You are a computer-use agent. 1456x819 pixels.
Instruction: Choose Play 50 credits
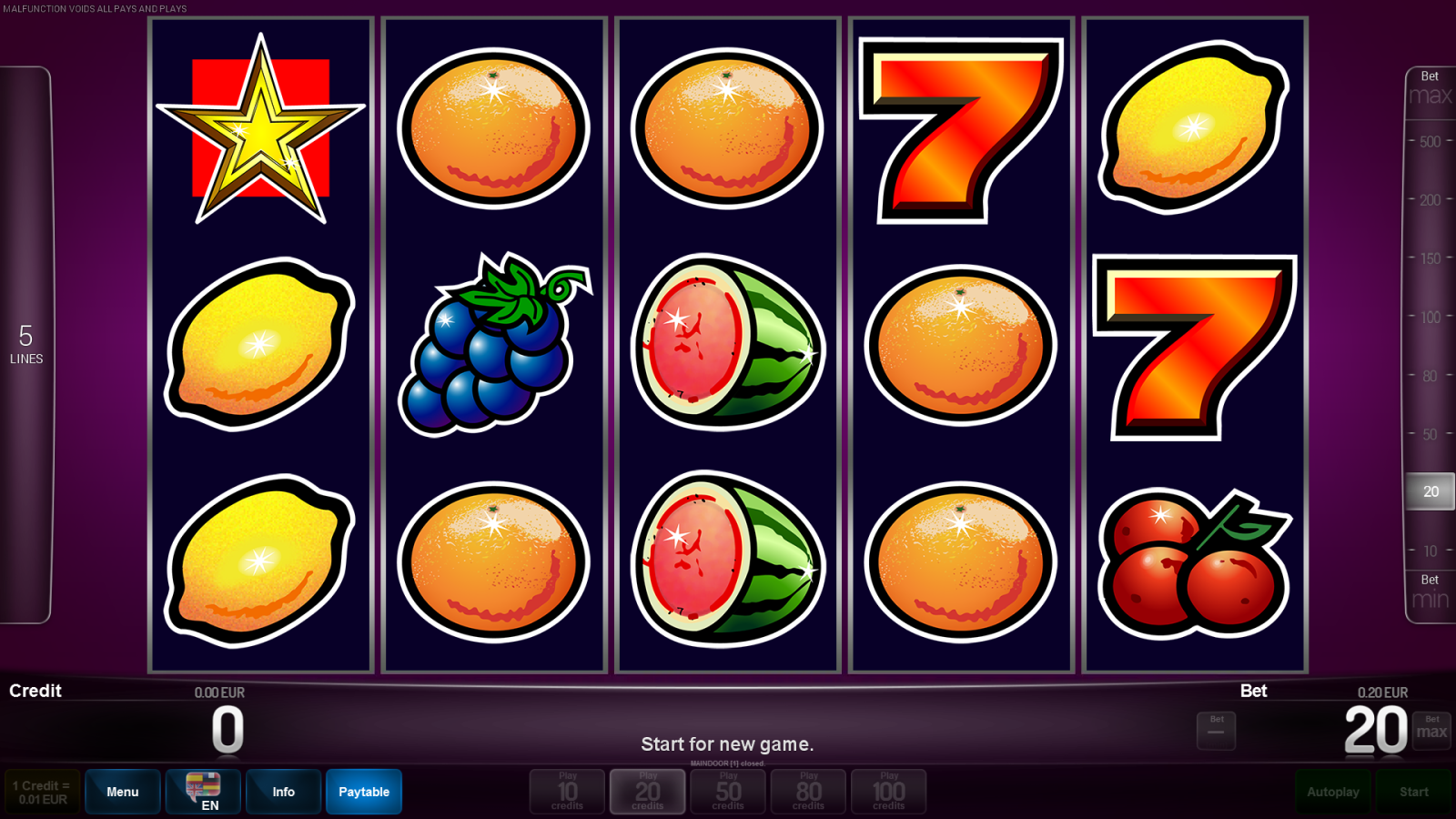[x=728, y=792]
